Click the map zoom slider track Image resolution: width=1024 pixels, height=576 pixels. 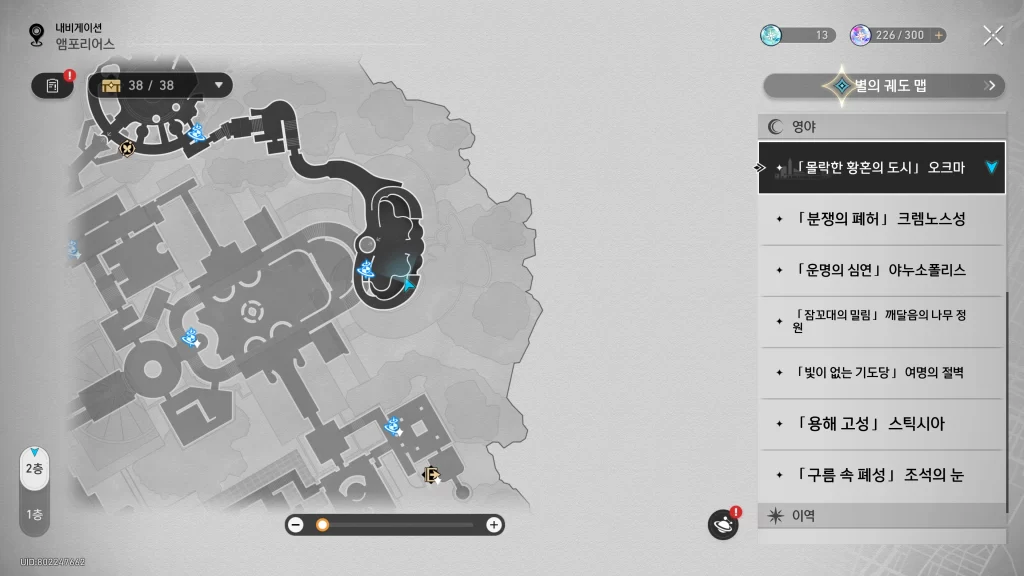click(x=400, y=525)
